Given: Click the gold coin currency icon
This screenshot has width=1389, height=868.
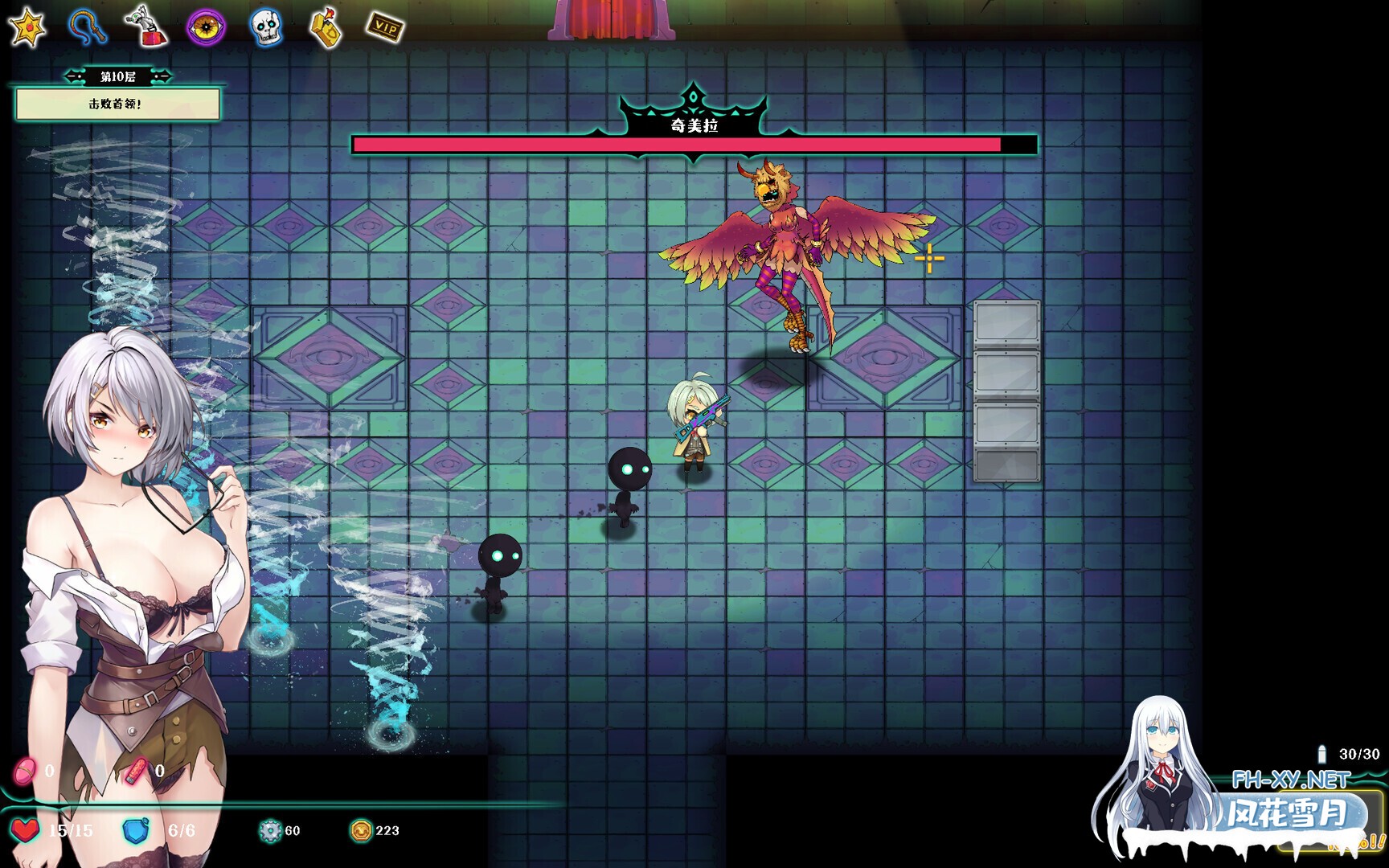Looking at the screenshot, I should click(361, 830).
